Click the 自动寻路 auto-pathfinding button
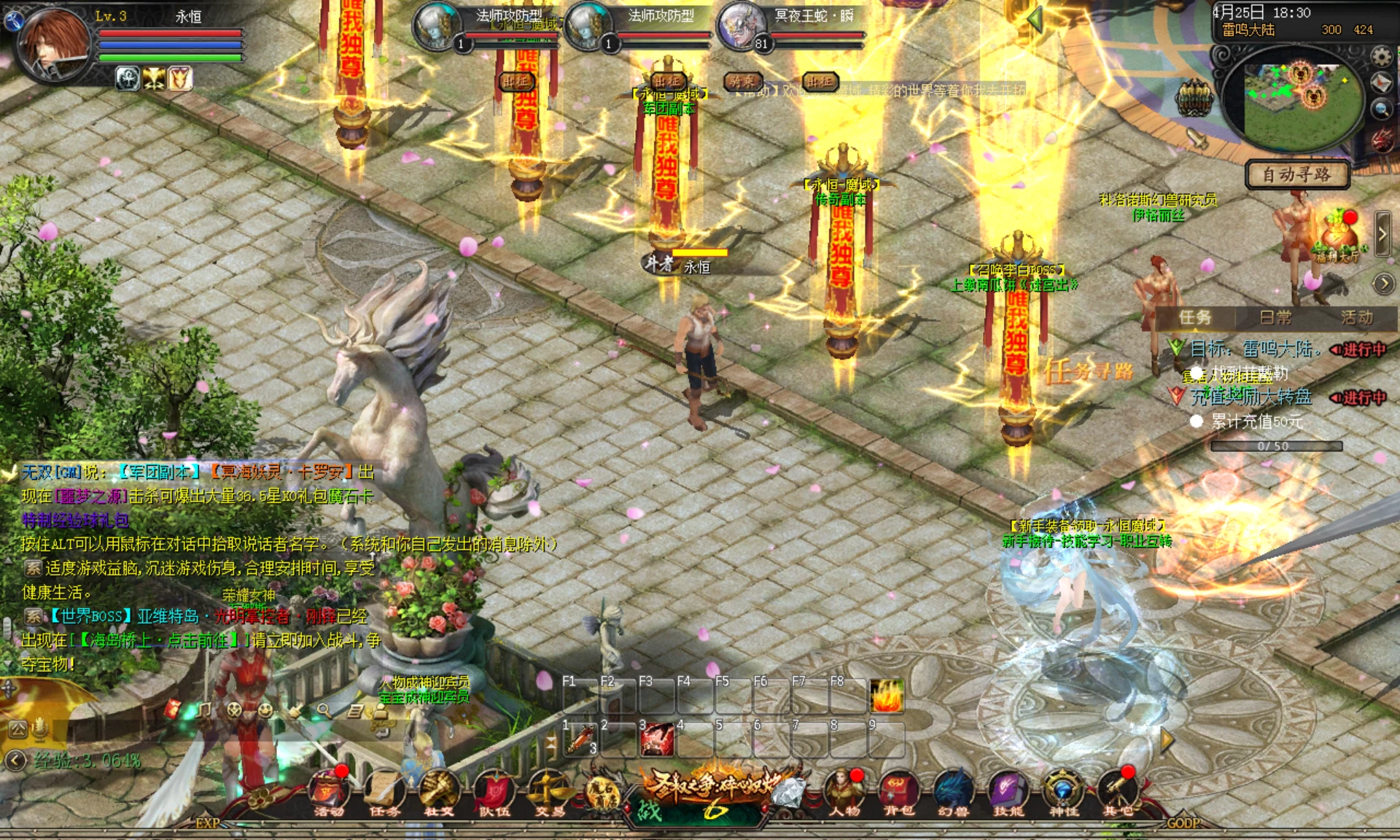Screen dimensions: 1400x840 point(1296,175)
